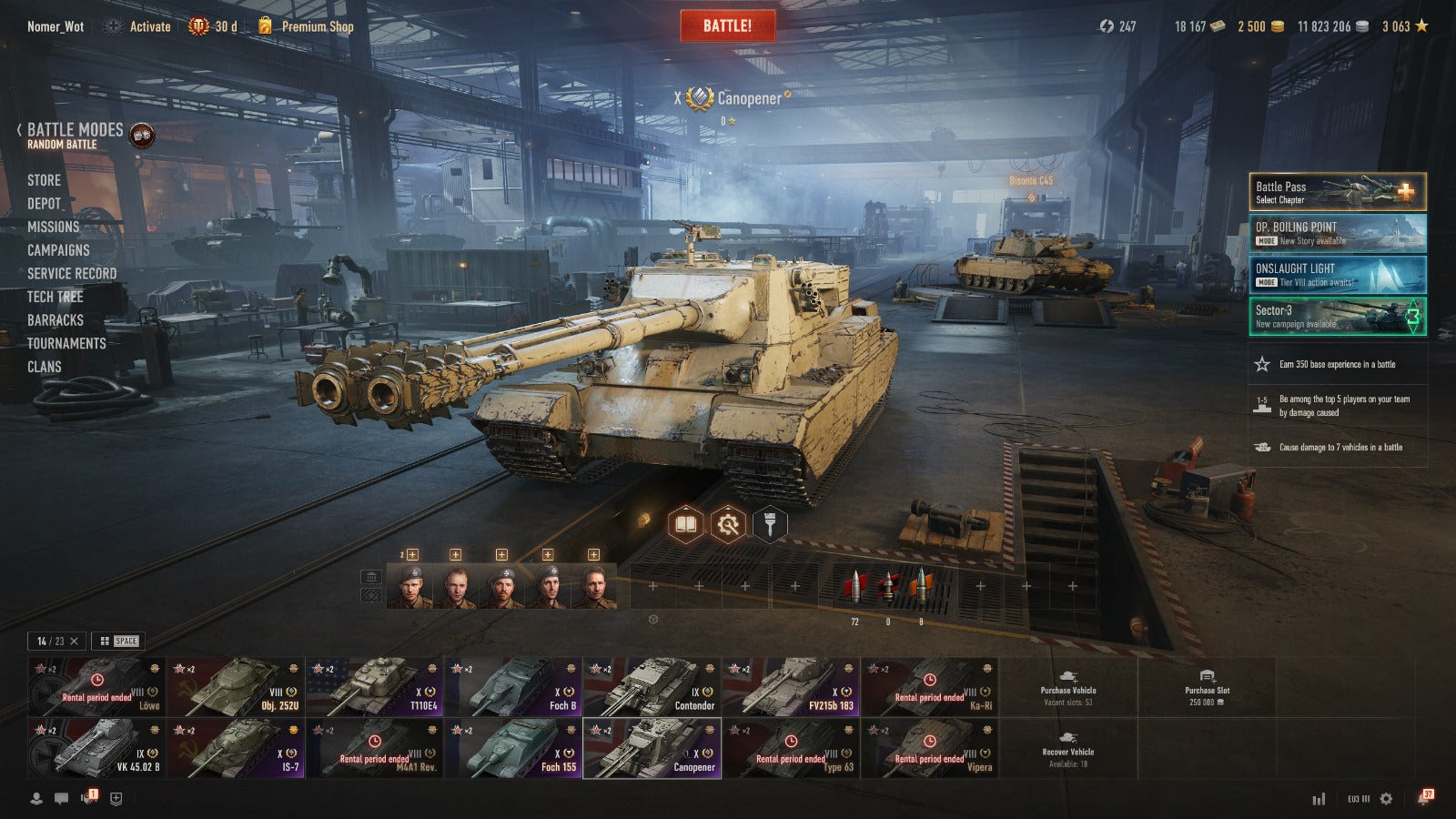Open the game settings gear icon
This screenshot has width=1456, height=819.
(1386, 799)
